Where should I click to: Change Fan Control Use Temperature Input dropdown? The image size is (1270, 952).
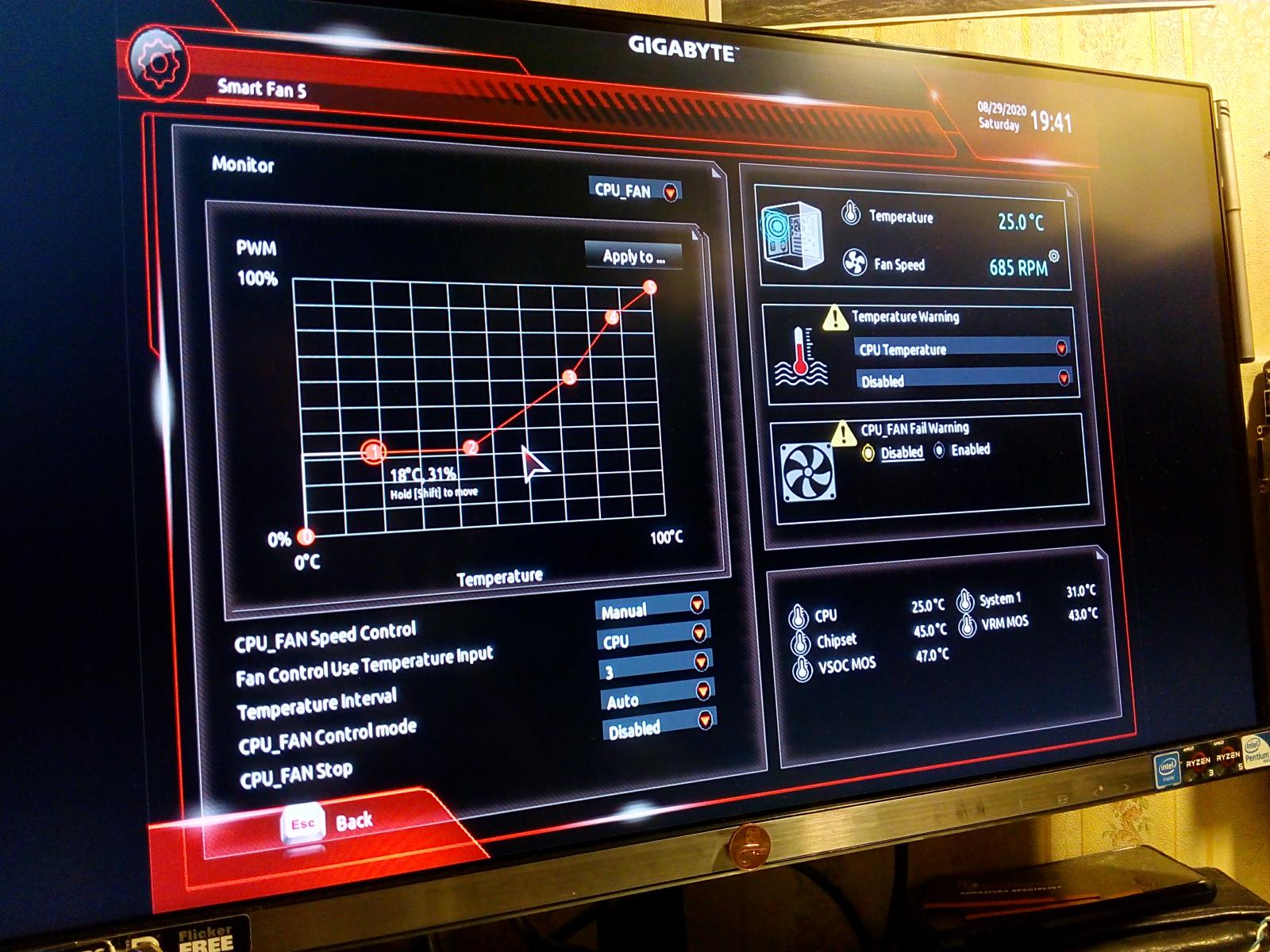652,637
